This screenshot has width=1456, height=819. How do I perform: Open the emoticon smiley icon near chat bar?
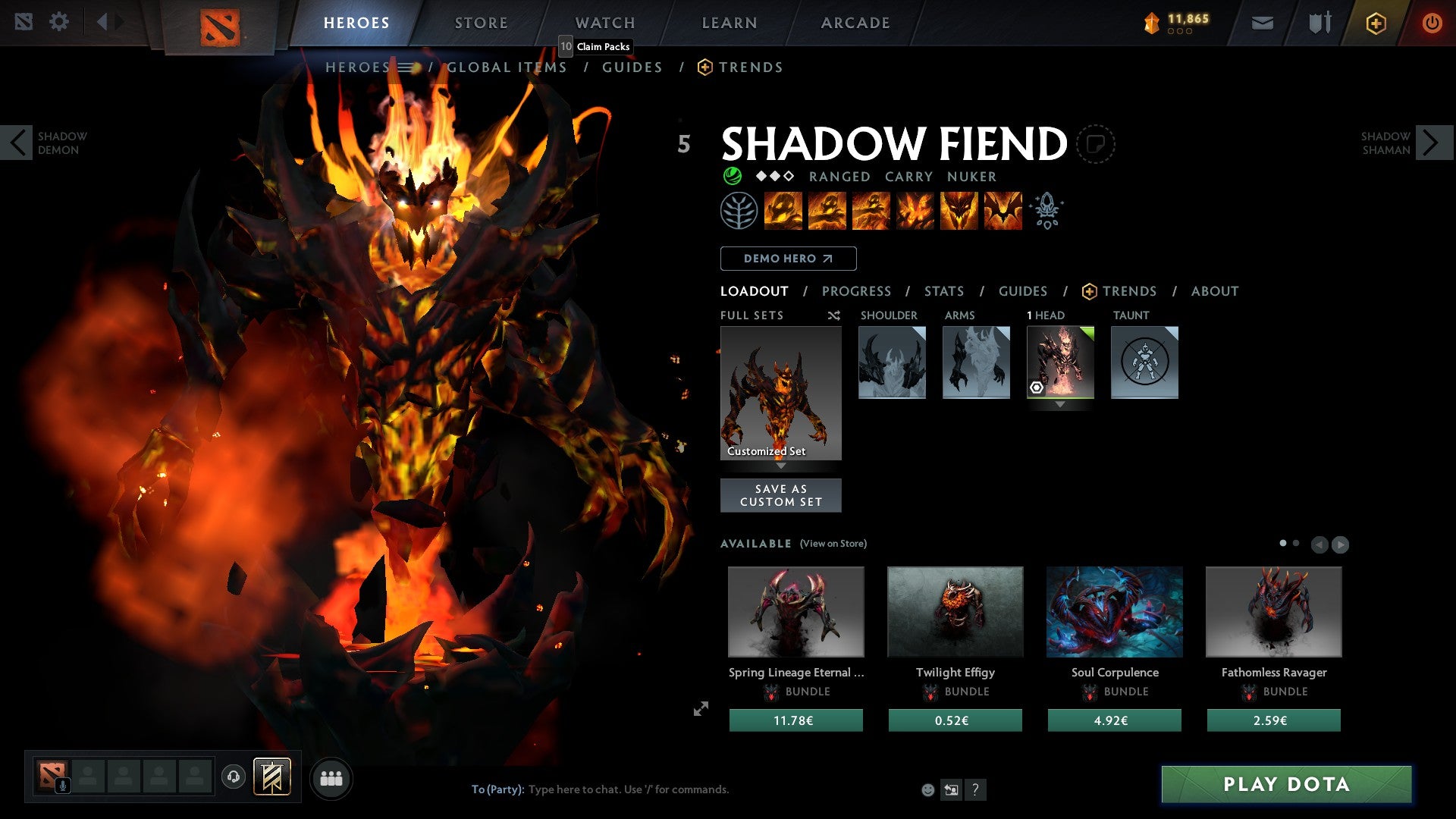tap(927, 789)
